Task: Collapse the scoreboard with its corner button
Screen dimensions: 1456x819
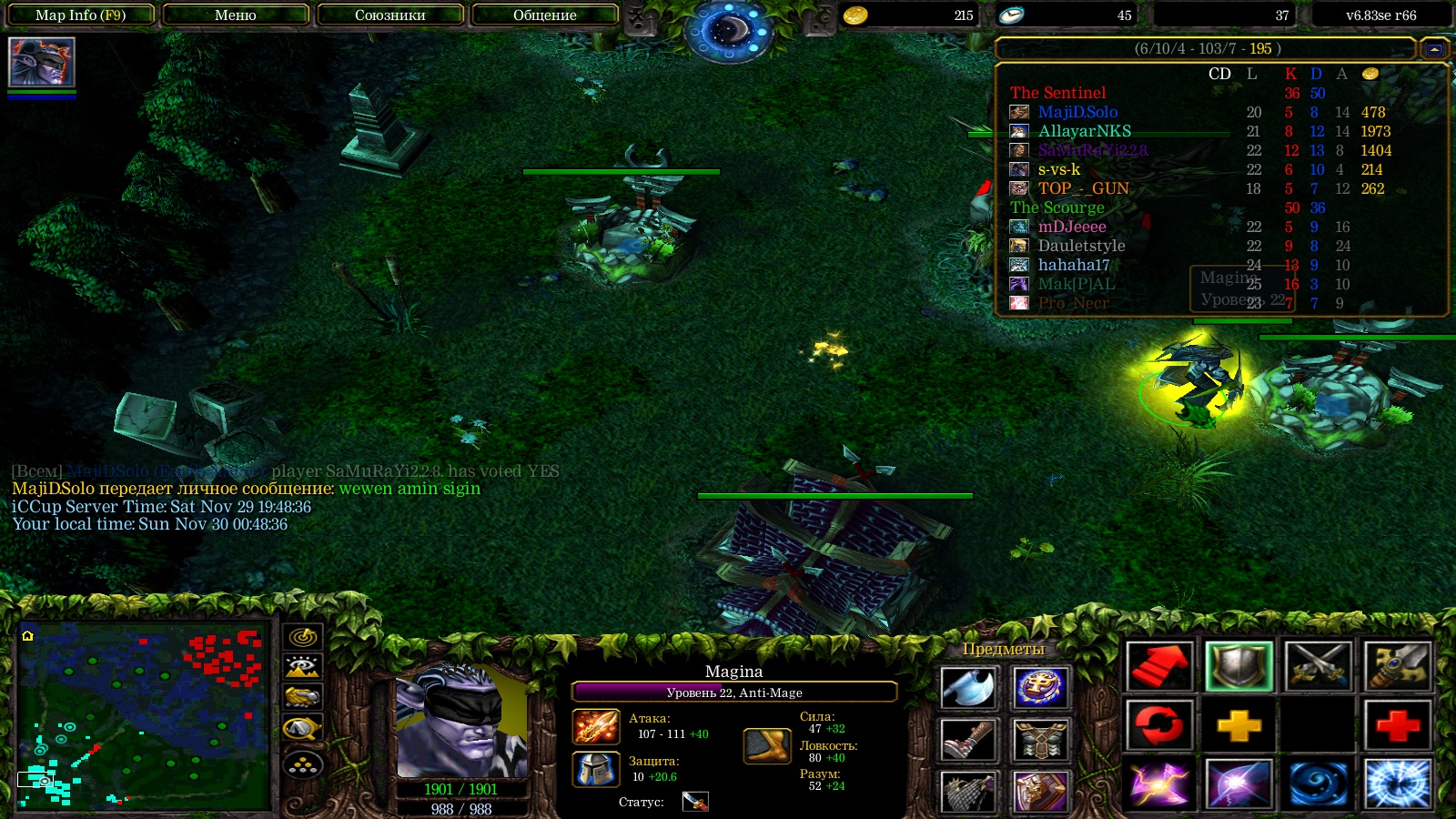Action: (x=1434, y=49)
